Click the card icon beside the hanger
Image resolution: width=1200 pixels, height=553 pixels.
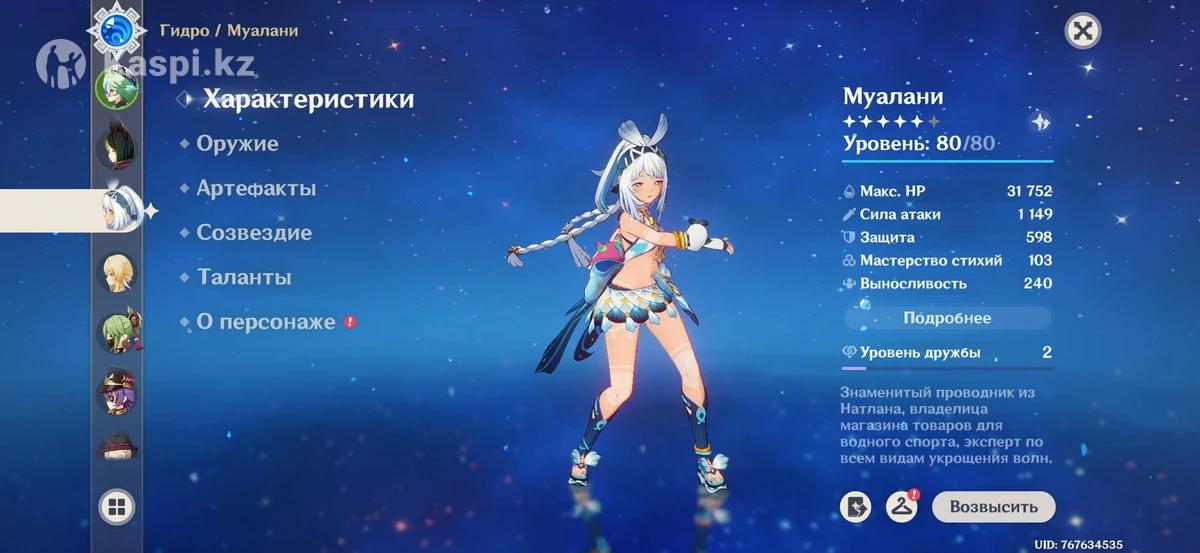pyautogui.click(x=856, y=507)
